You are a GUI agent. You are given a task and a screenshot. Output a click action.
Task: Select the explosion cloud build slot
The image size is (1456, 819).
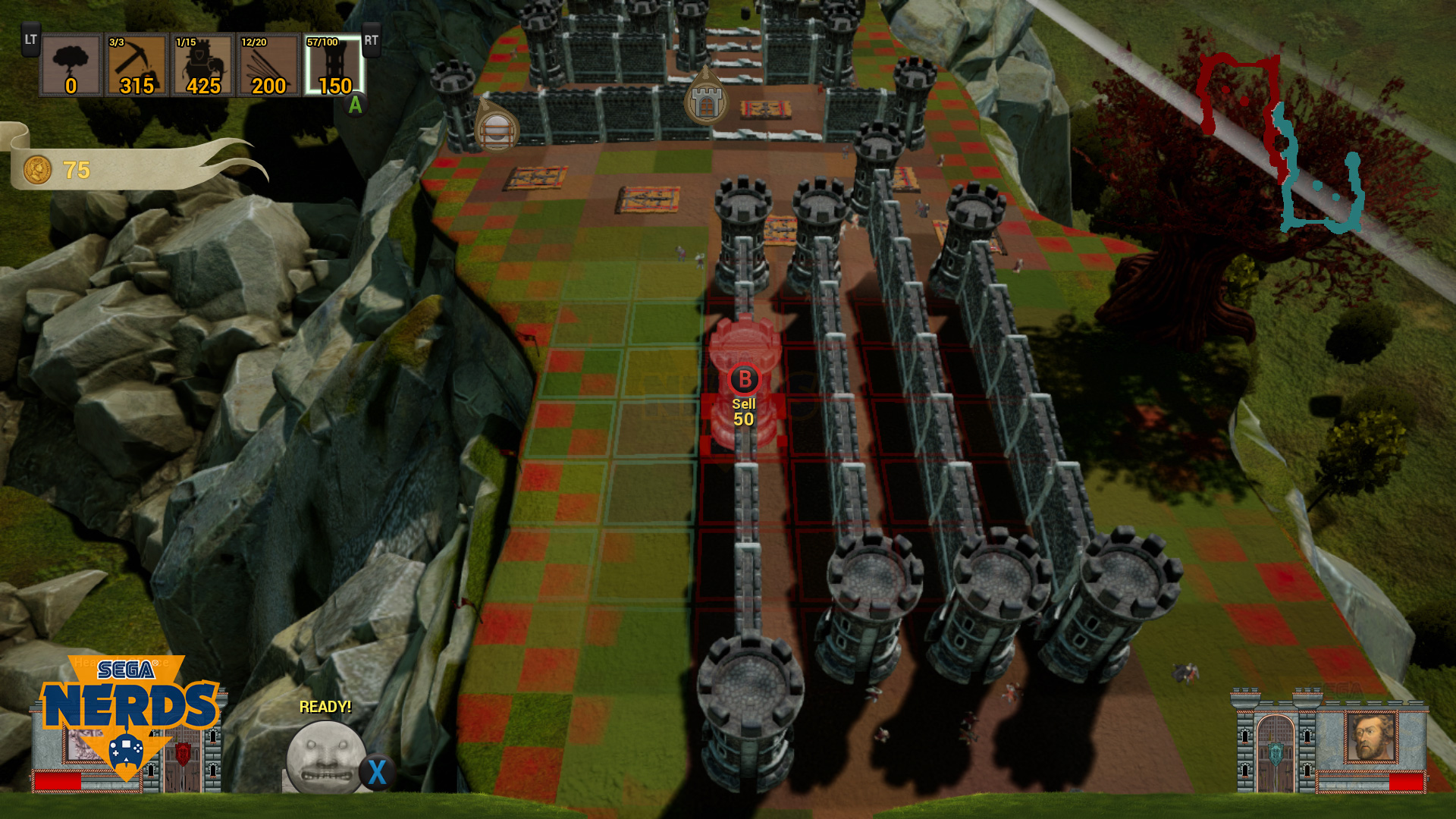point(71,65)
